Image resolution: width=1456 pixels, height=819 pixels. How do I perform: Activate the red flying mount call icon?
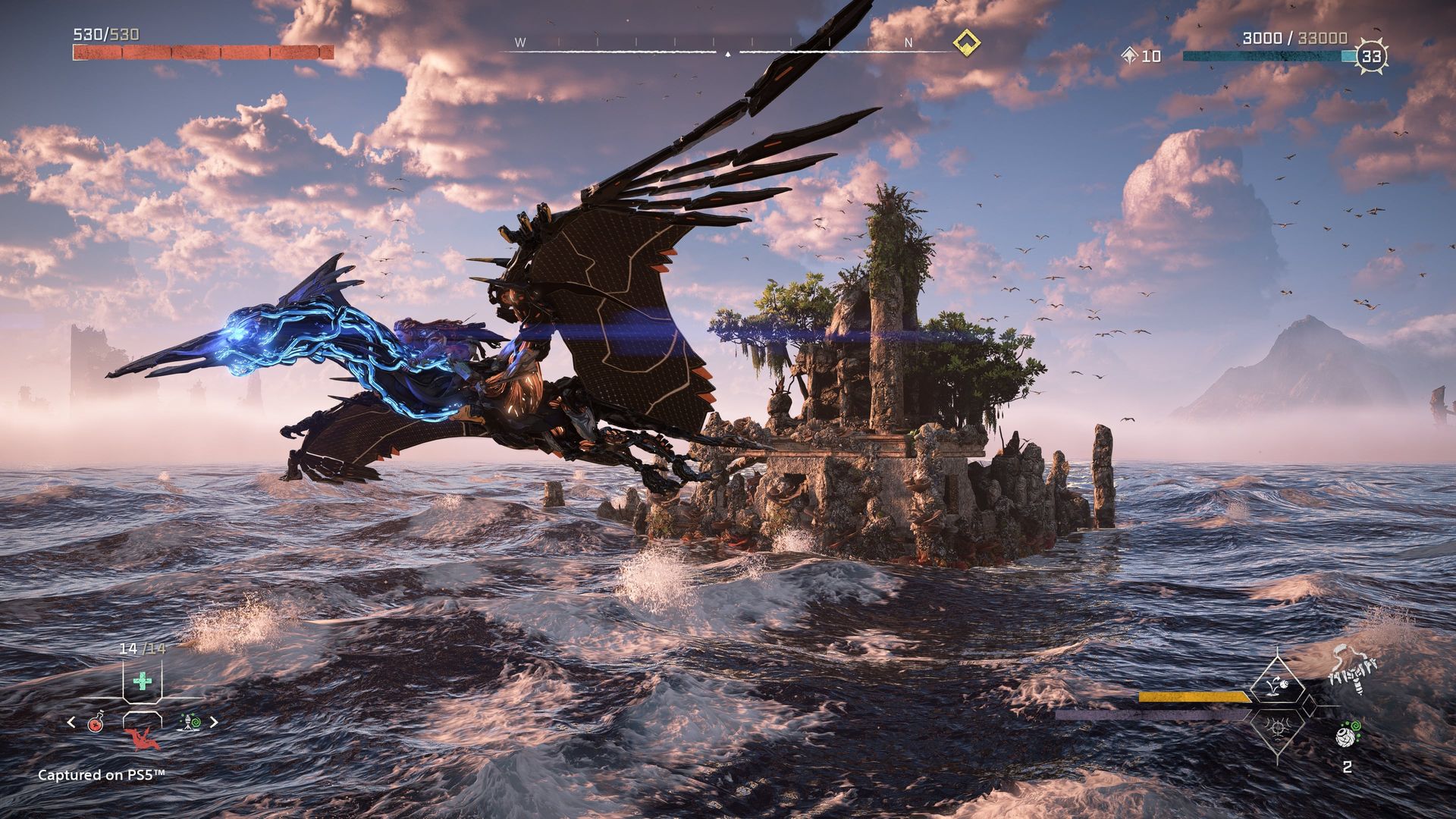pos(142,739)
